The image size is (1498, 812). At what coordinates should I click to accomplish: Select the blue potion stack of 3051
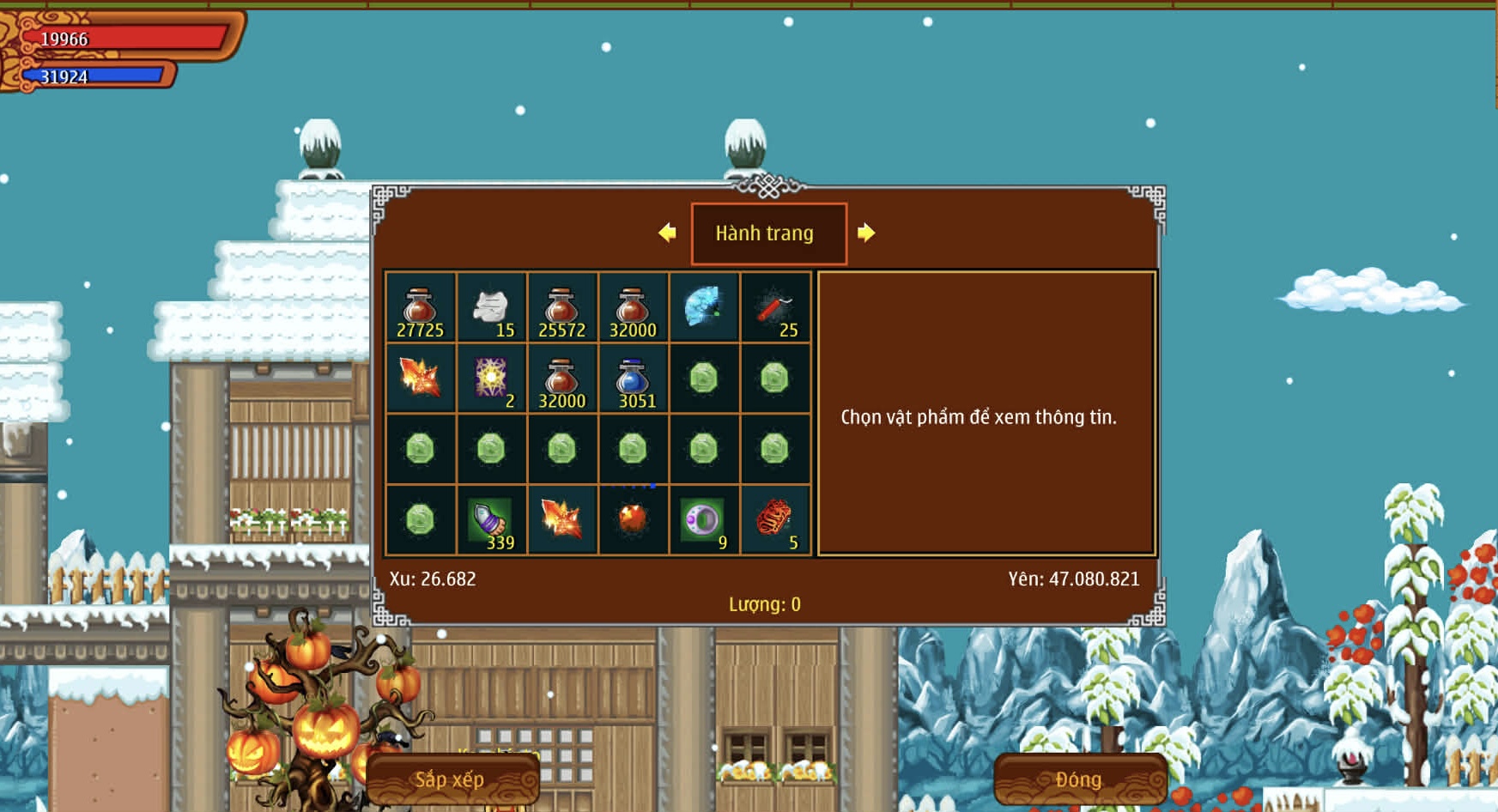633,379
